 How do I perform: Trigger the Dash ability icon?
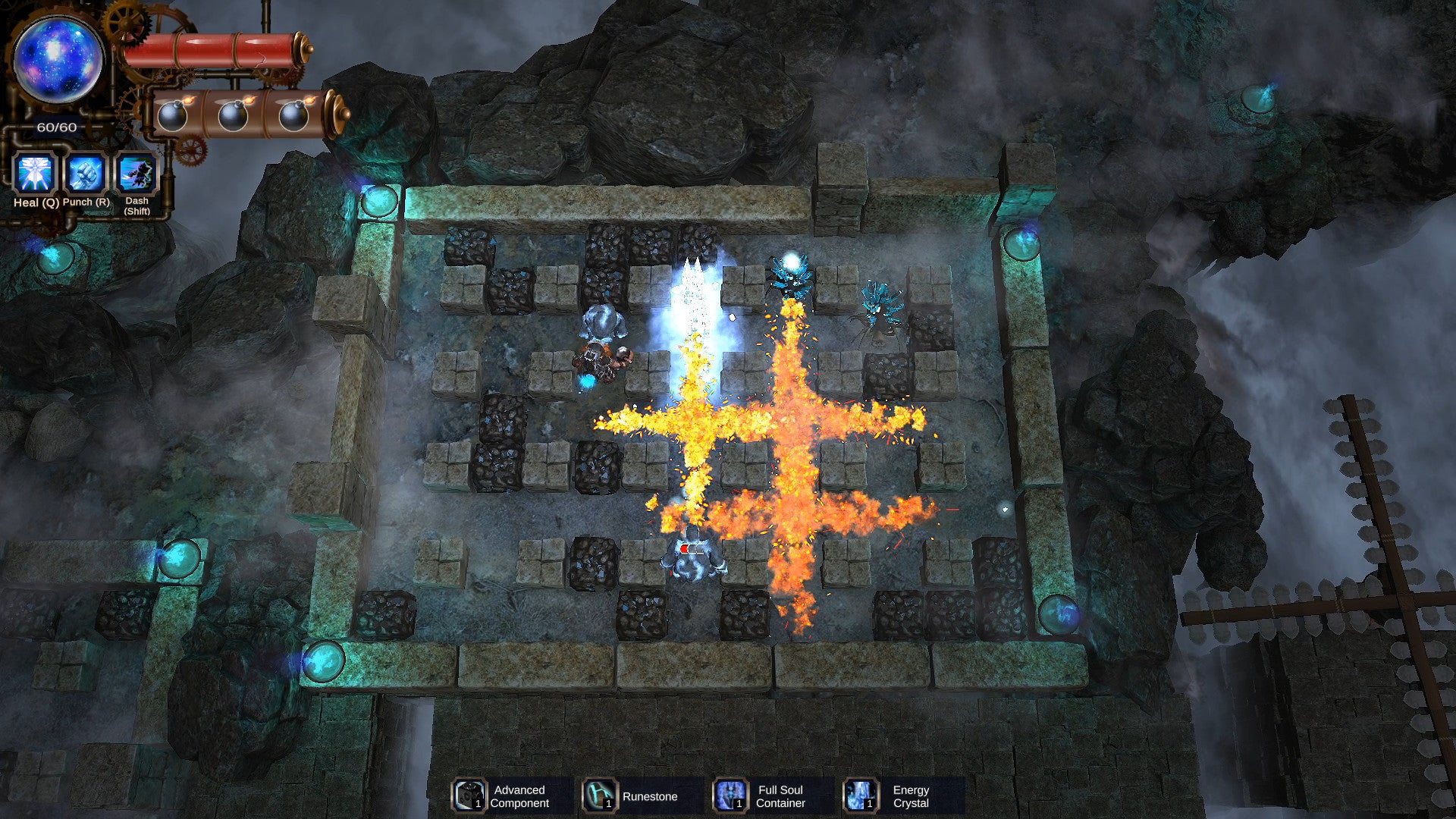[136, 174]
